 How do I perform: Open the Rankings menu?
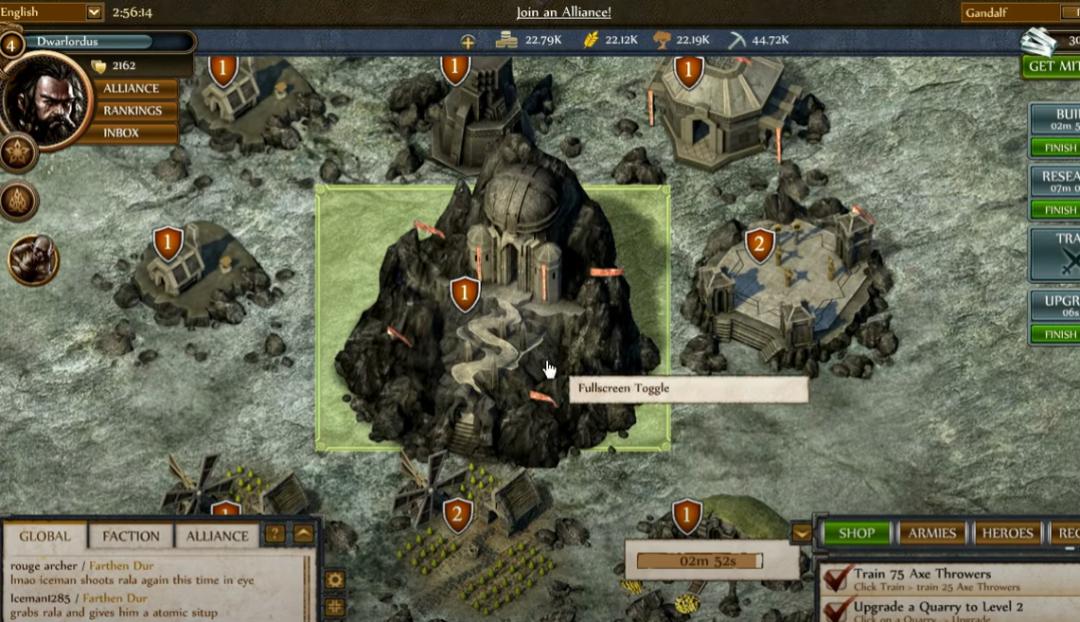click(x=132, y=110)
